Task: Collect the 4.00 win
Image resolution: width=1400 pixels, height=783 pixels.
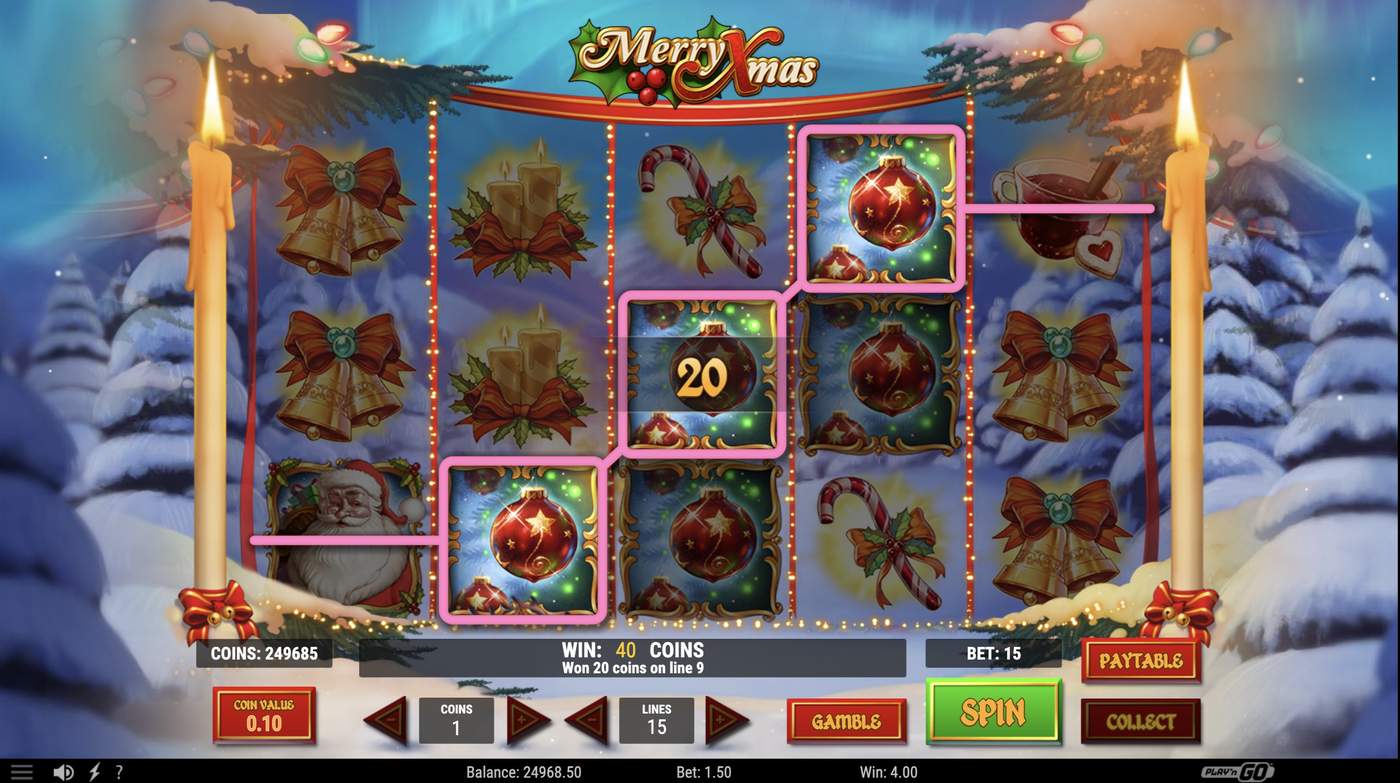Action: pyautogui.click(x=1140, y=719)
